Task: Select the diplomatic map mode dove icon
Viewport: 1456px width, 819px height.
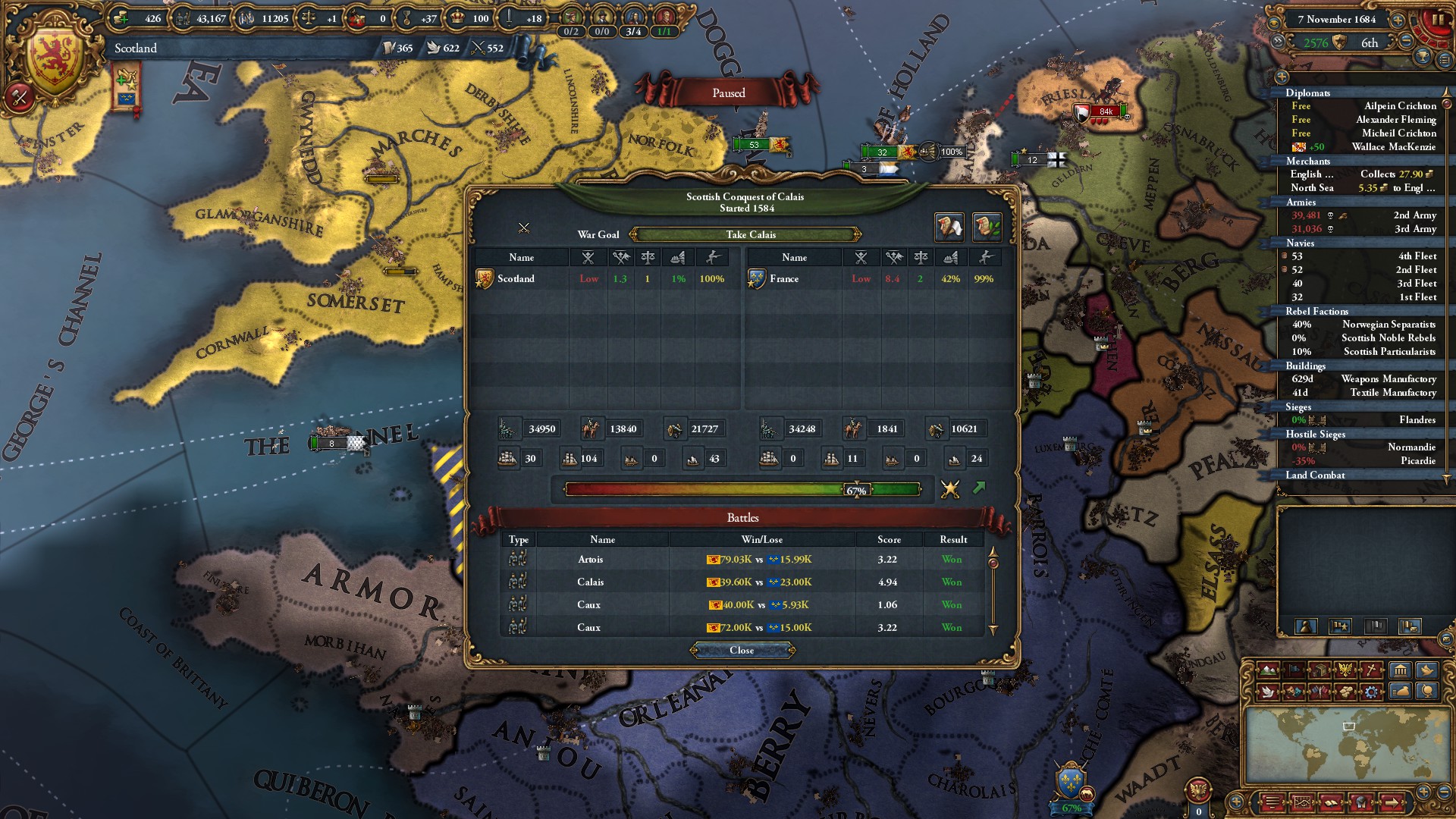Action: tap(1269, 692)
